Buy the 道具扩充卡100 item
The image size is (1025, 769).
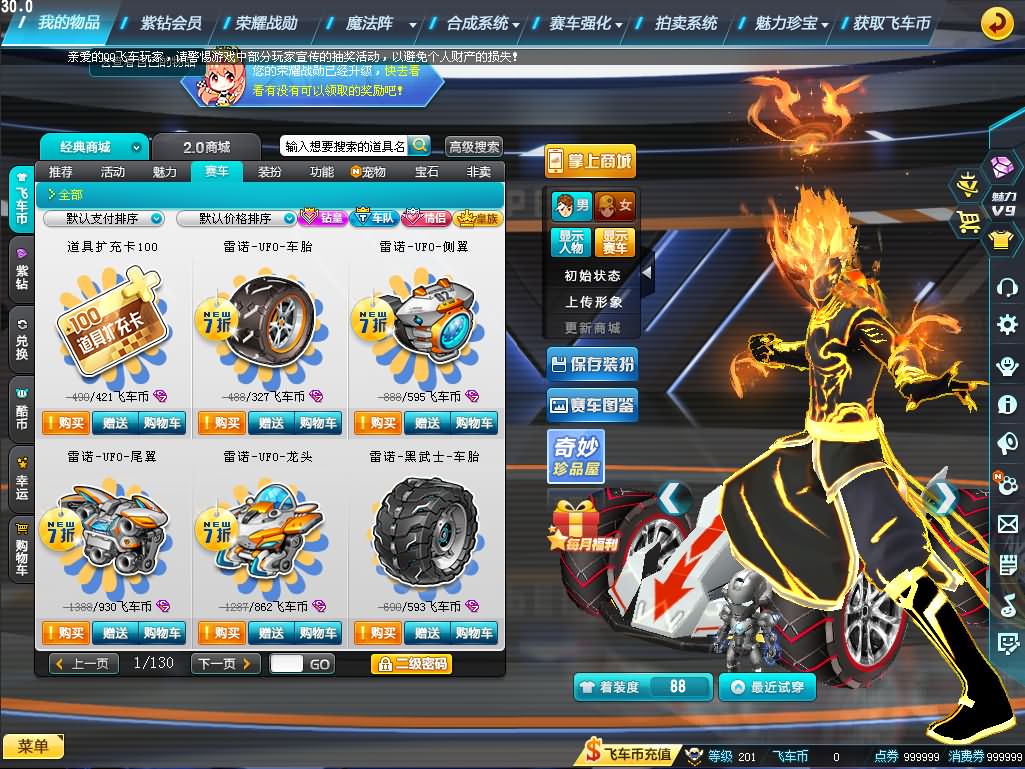coord(66,423)
